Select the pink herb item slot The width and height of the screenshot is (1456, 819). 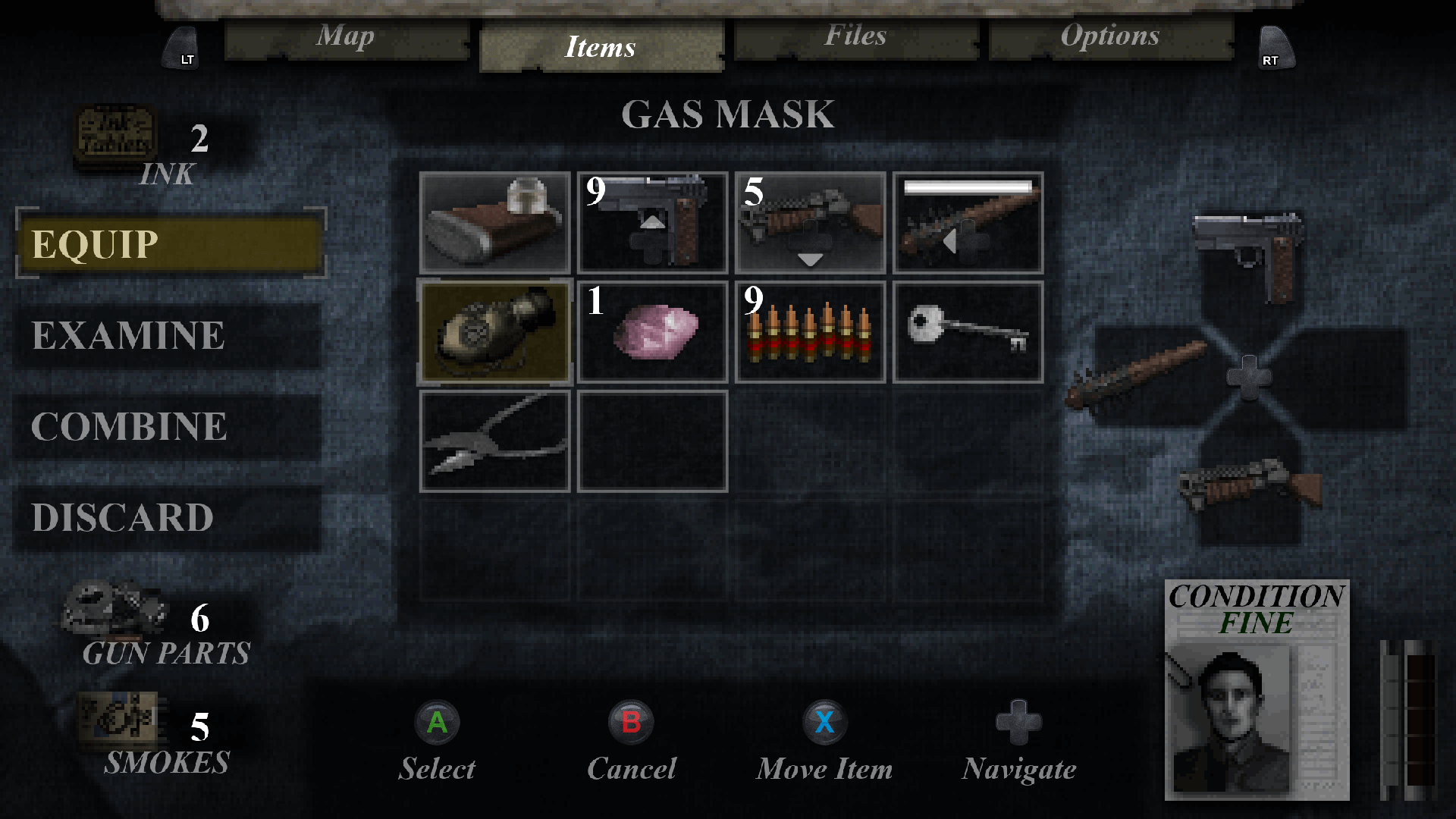[652, 331]
